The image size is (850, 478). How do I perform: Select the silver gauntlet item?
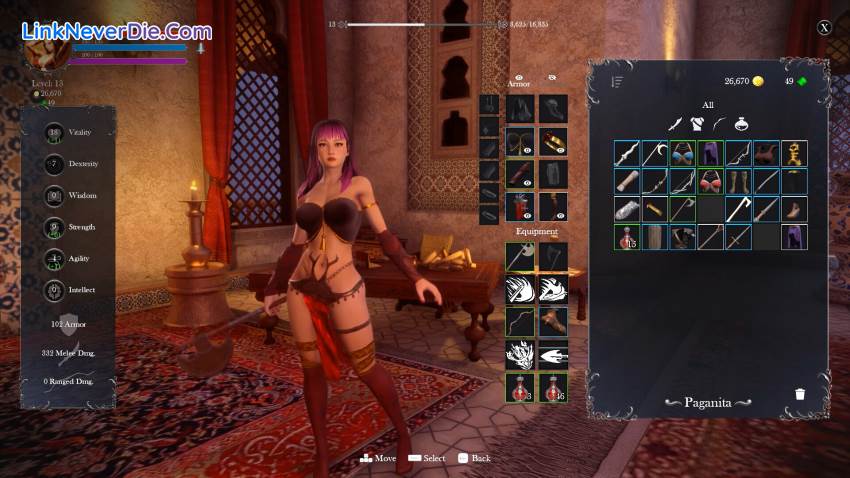click(627, 209)
